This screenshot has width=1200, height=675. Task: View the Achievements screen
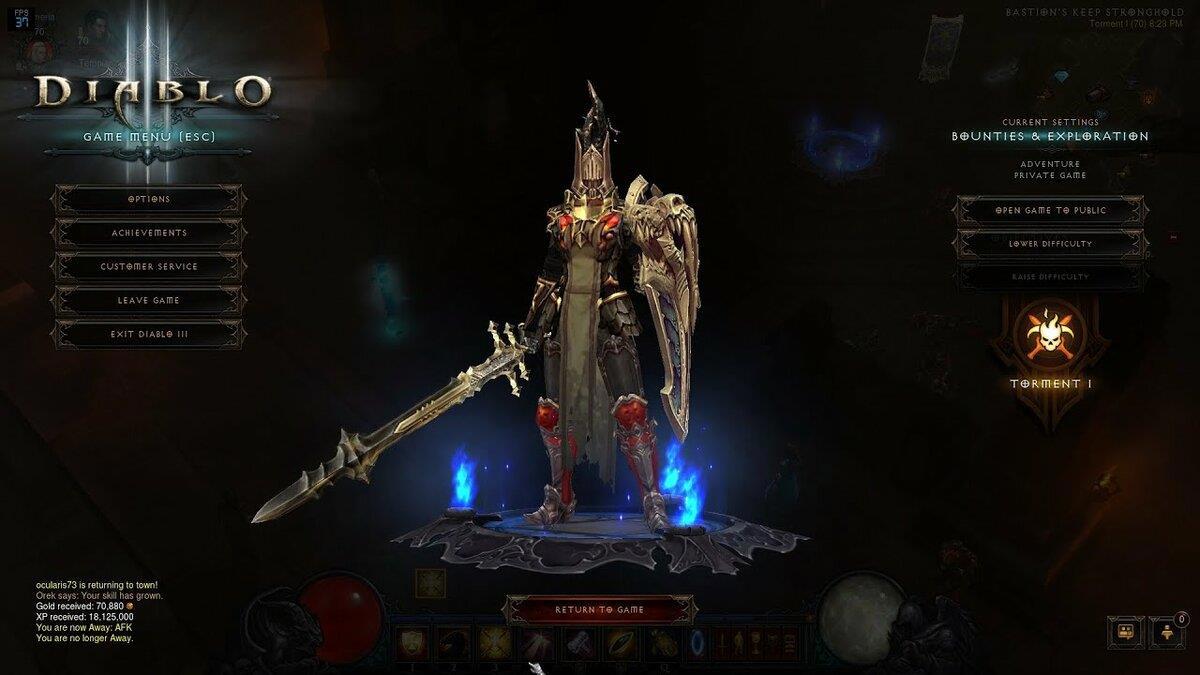pyautogui.click(x=149, y=233)
